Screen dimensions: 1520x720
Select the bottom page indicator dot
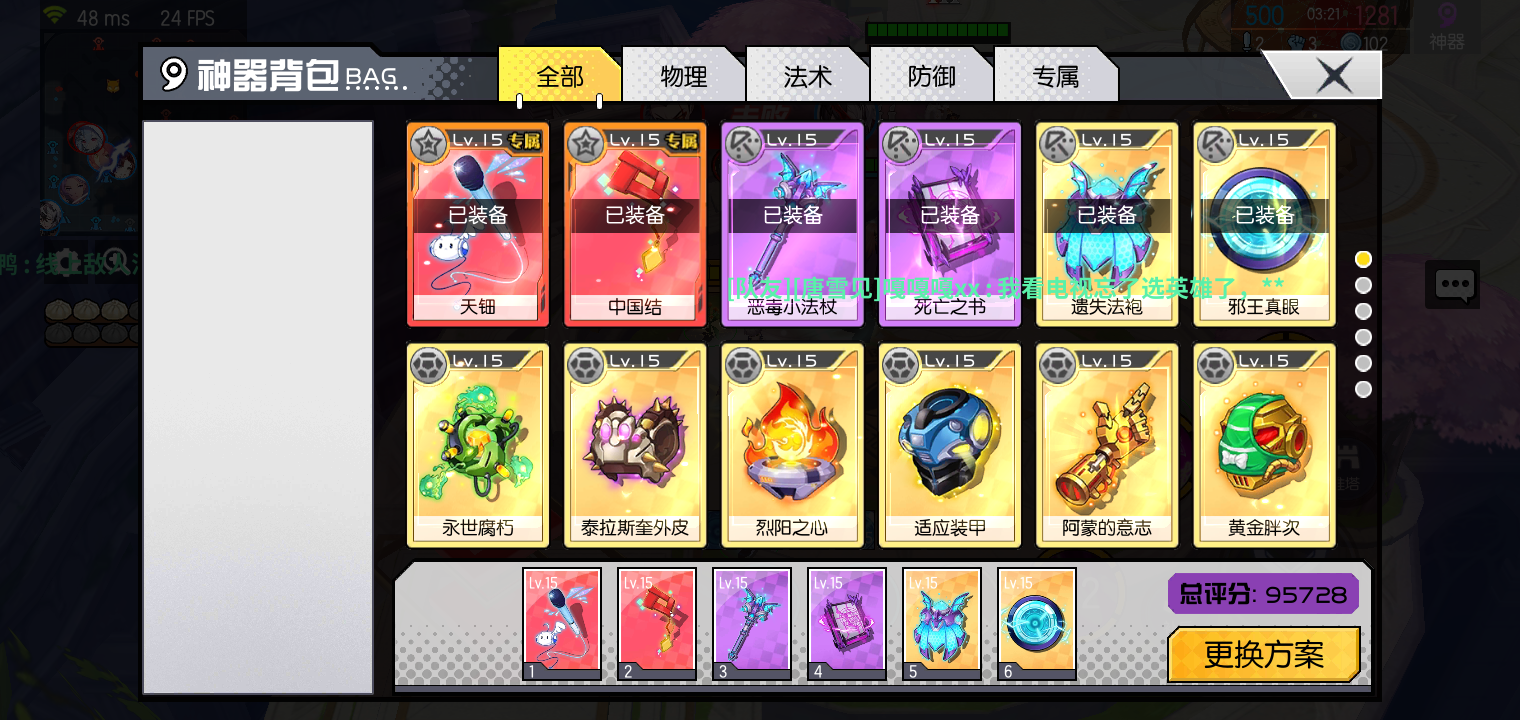pyautogui.click(x=1363, y=389)
